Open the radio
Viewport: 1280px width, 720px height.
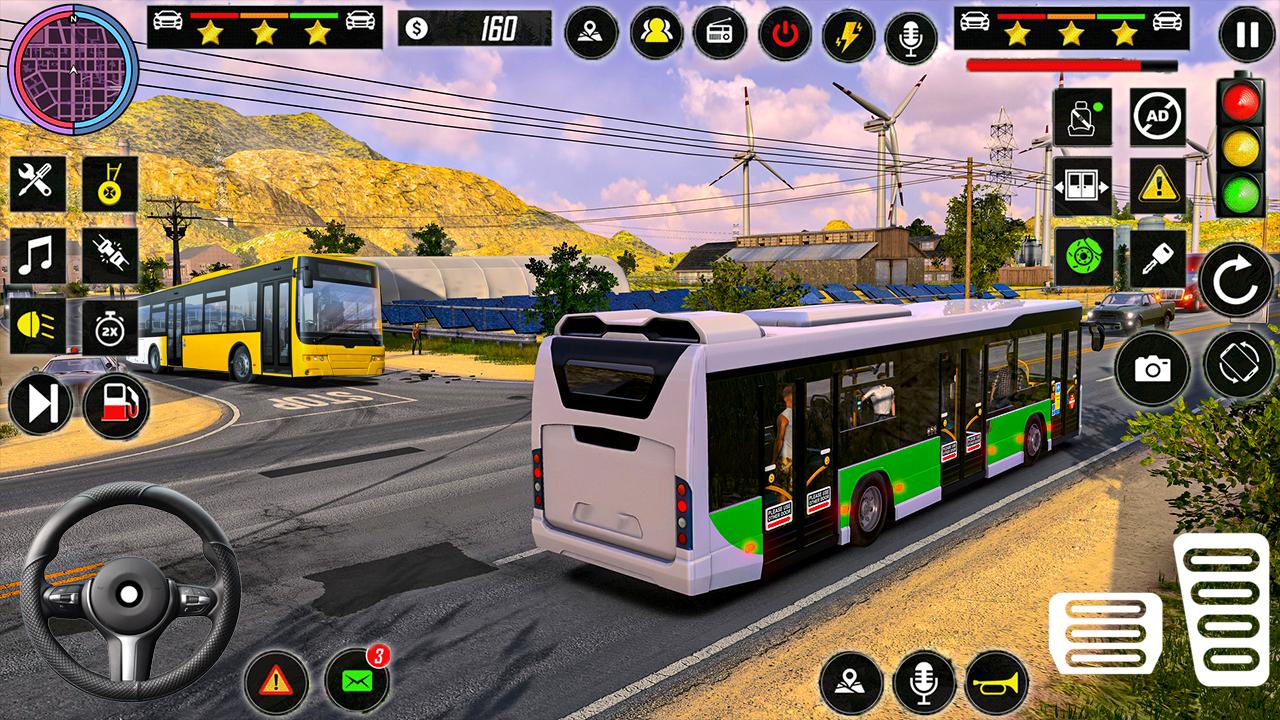tap(720, 34)
